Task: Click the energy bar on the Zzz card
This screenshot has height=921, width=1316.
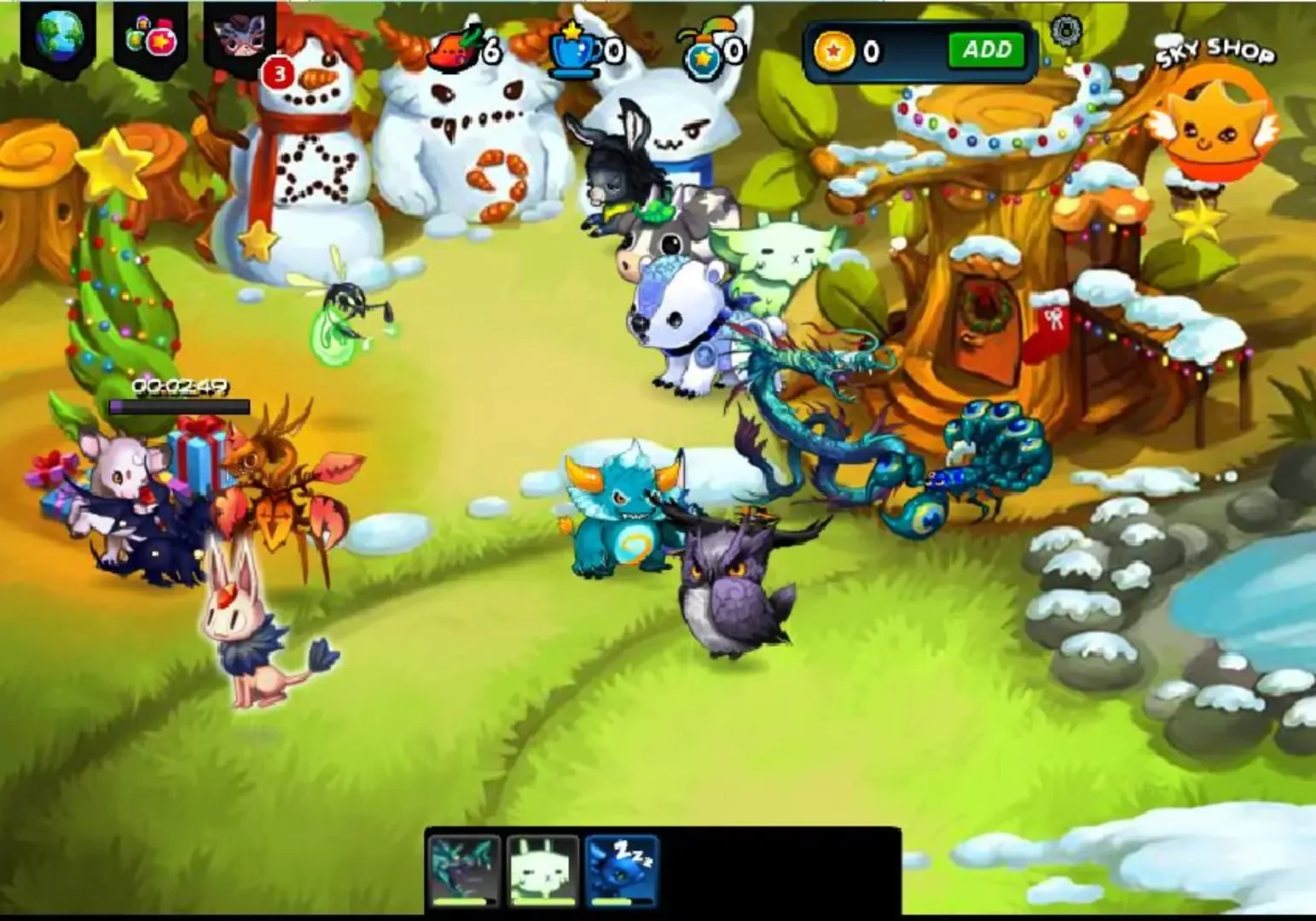Action: (x=623, y=902)
